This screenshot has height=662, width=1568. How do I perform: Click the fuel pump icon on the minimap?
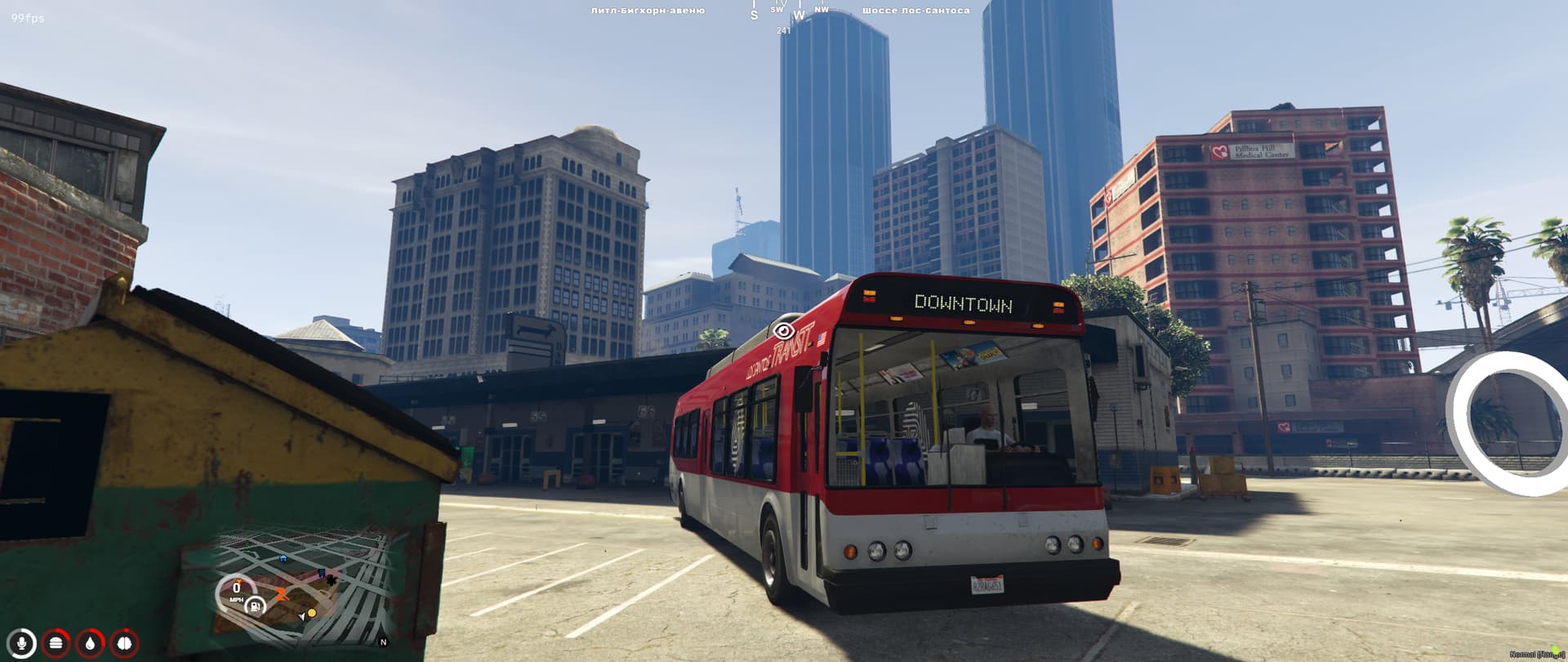pyautogui.click(x=255, y=606)
